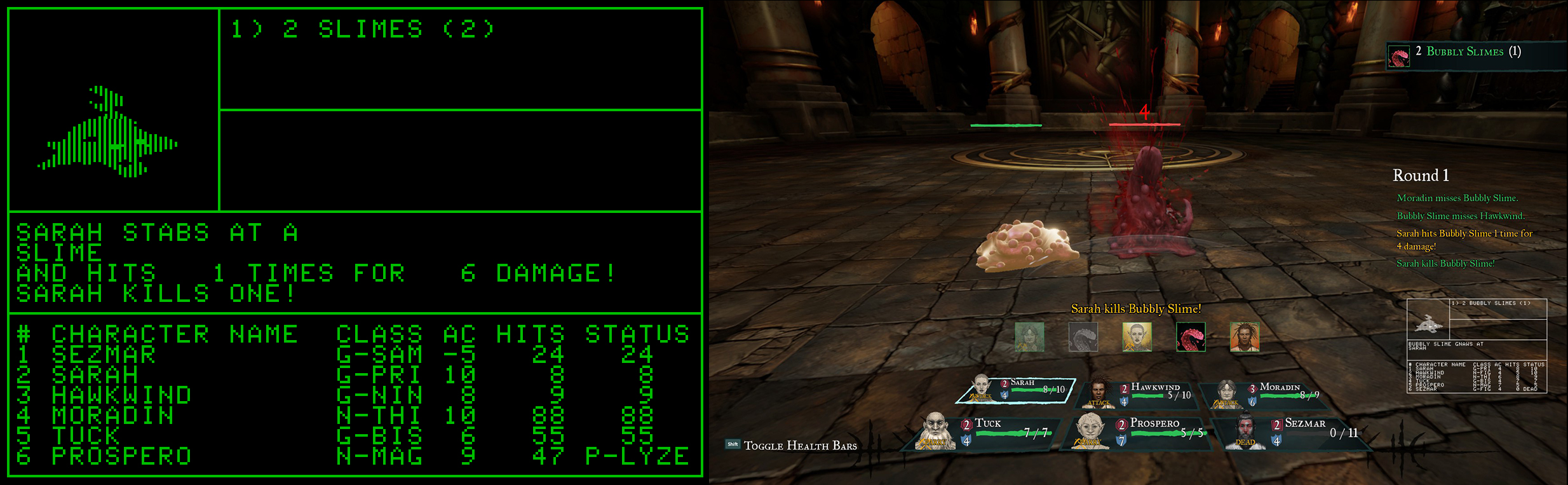Click the Bubbly Slimes enemy icon top right
Screen dimensions: 1568x485
[1400, 56]
